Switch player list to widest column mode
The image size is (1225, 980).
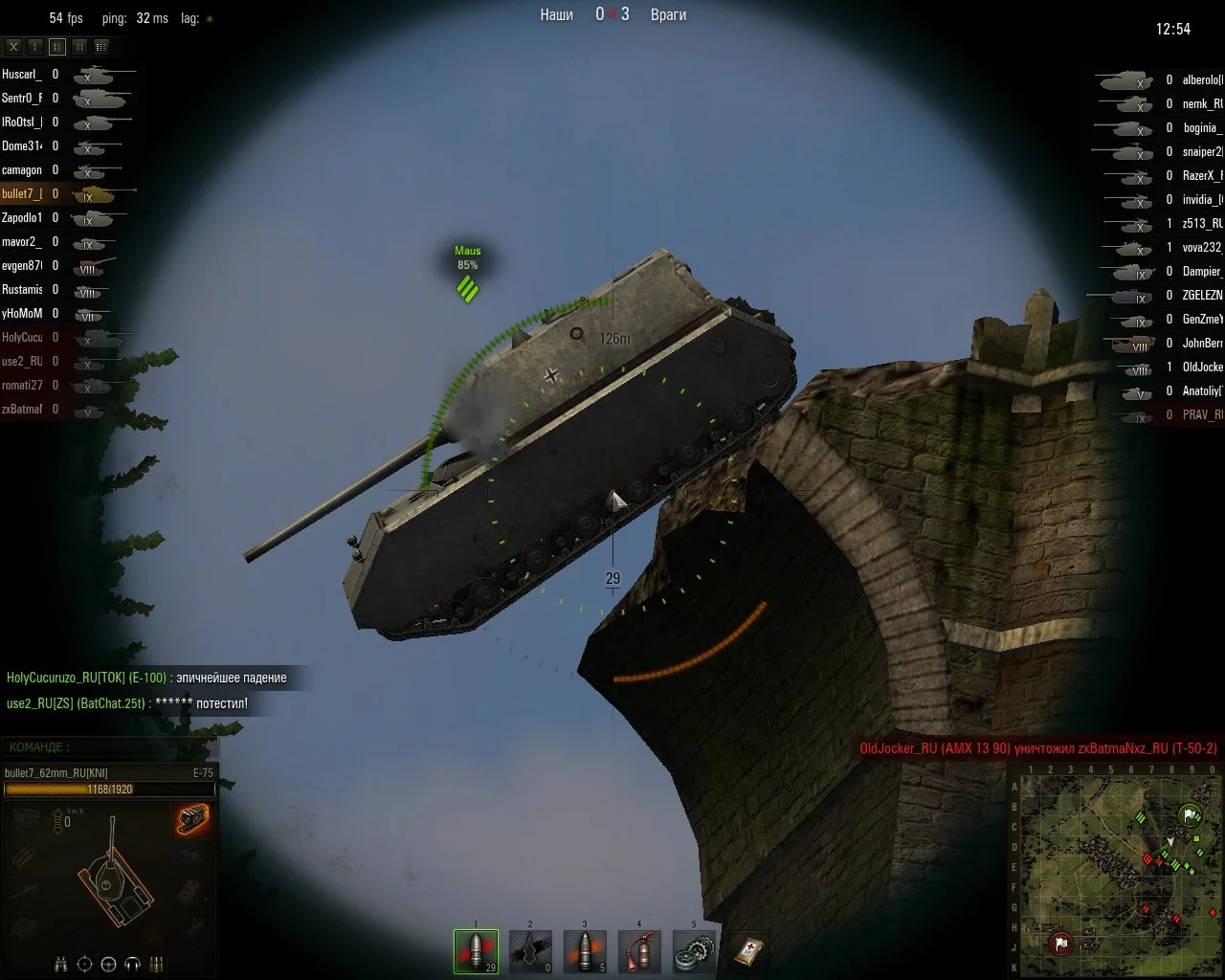point(100,46)
